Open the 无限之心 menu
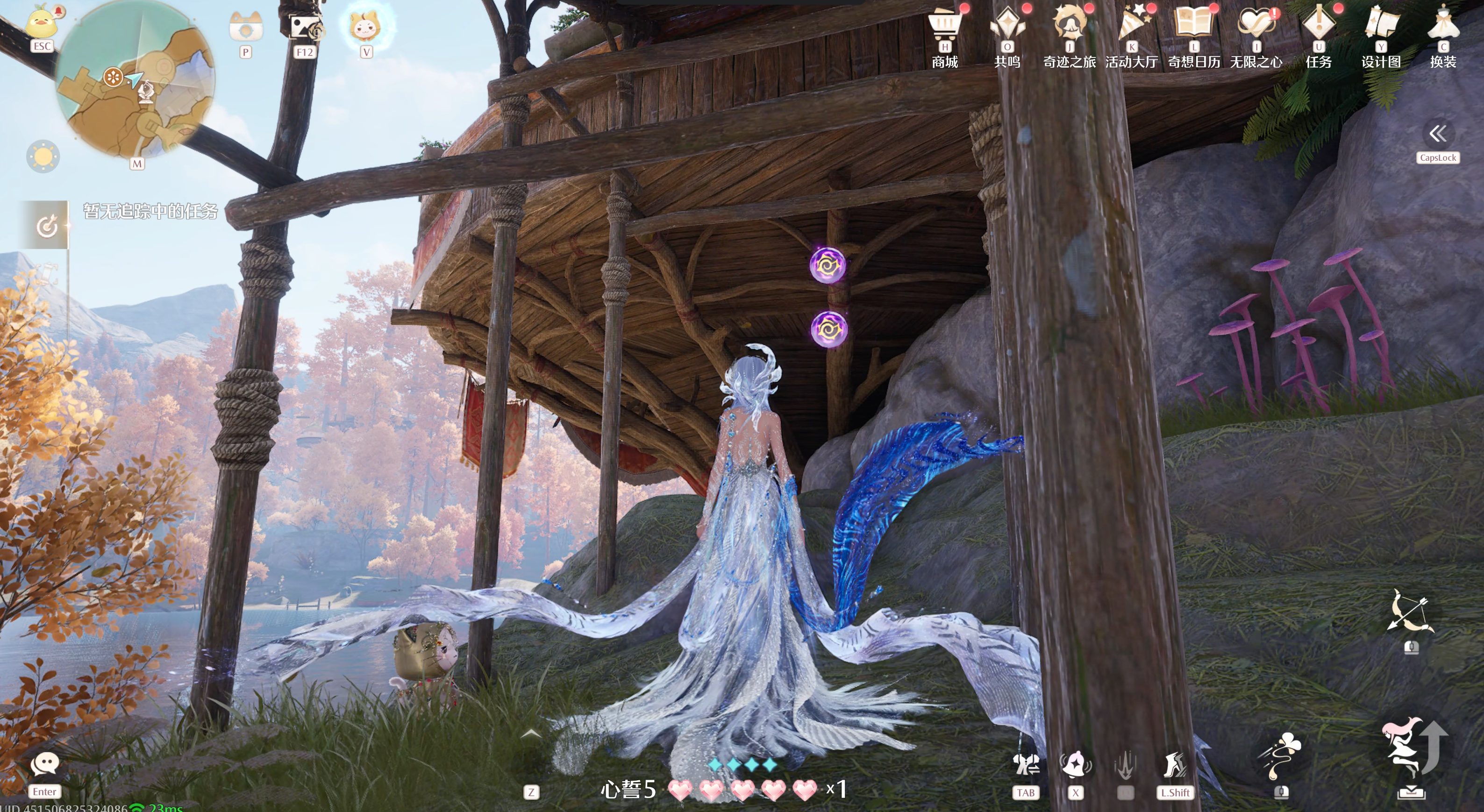The height and width of the screenshot is (812, 1484). (1256, 26)
